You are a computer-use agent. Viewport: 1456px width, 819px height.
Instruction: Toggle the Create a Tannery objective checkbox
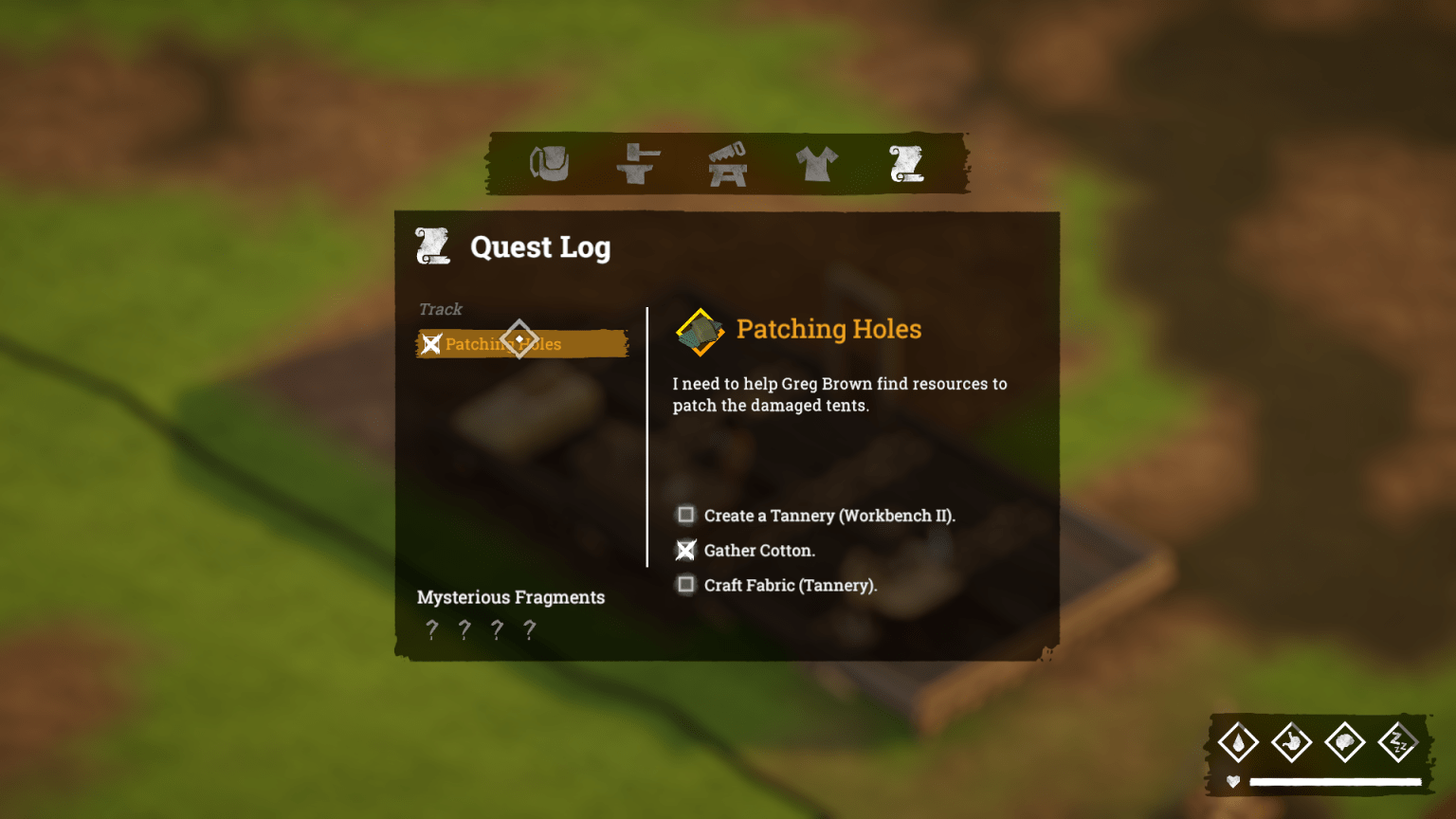click(685, 515)
